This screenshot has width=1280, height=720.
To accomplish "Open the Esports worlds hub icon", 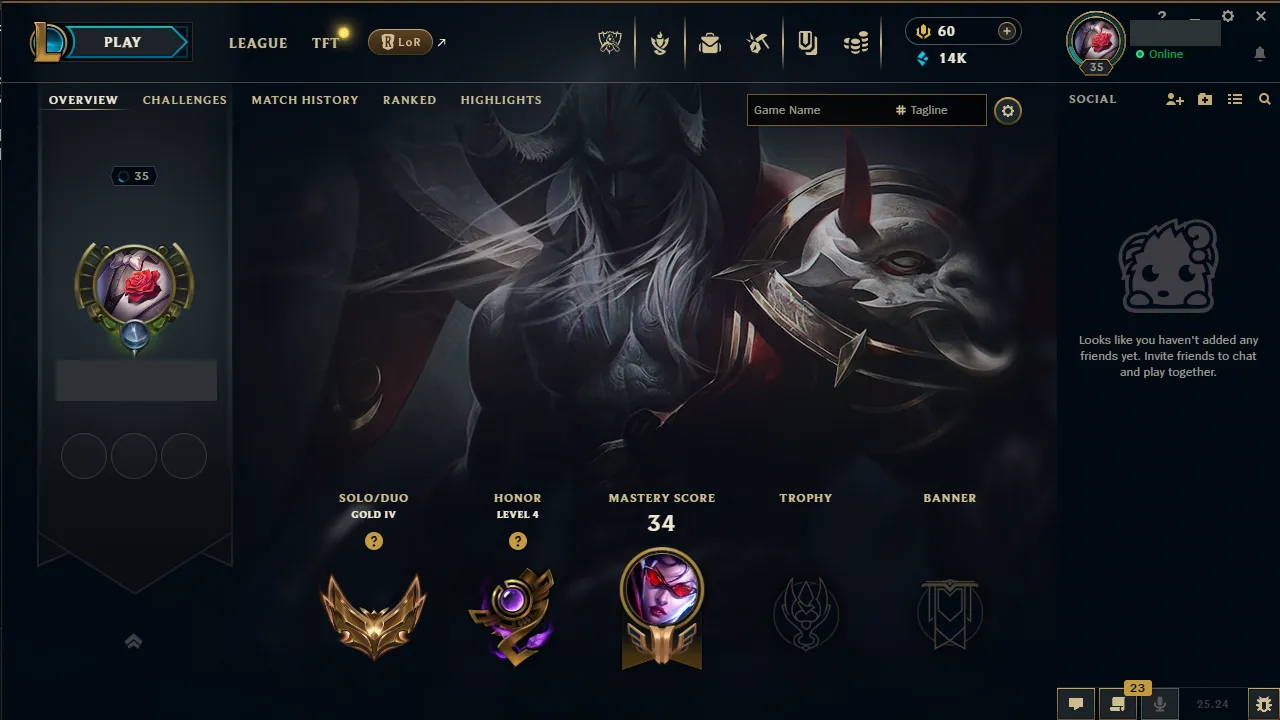I will (610, 42).
